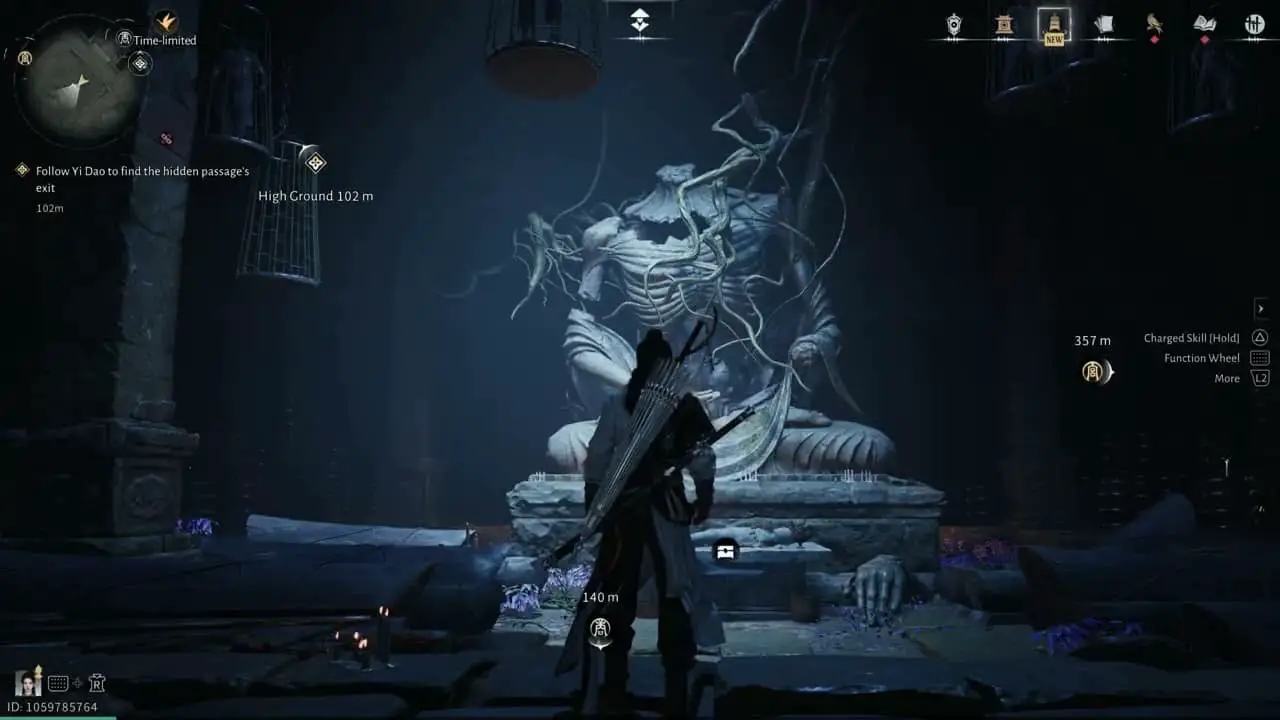Click the High Ground waypoint marker
Viewport: 1280px width, 720px height.
(x=315, y=162)
